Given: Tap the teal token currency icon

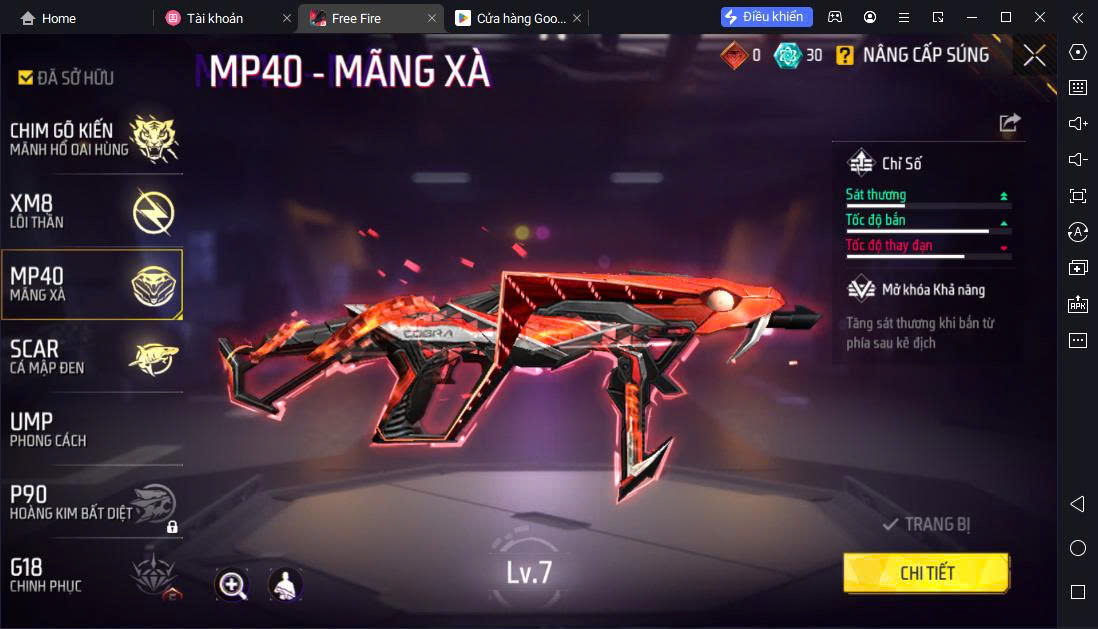Looking at the screenshot, I should tap(787, 55).
